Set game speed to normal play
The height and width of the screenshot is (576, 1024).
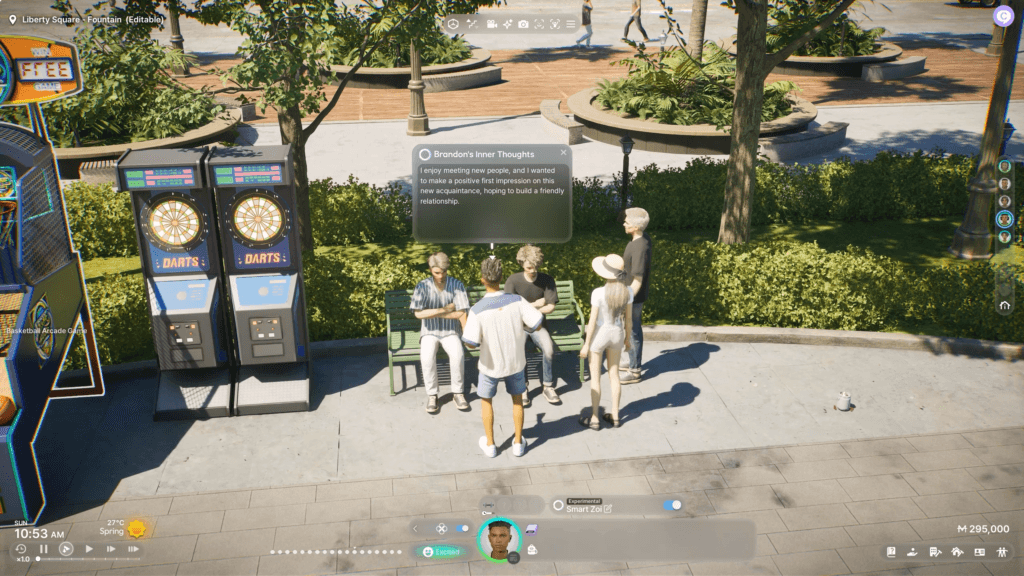[x=89, y=549]
